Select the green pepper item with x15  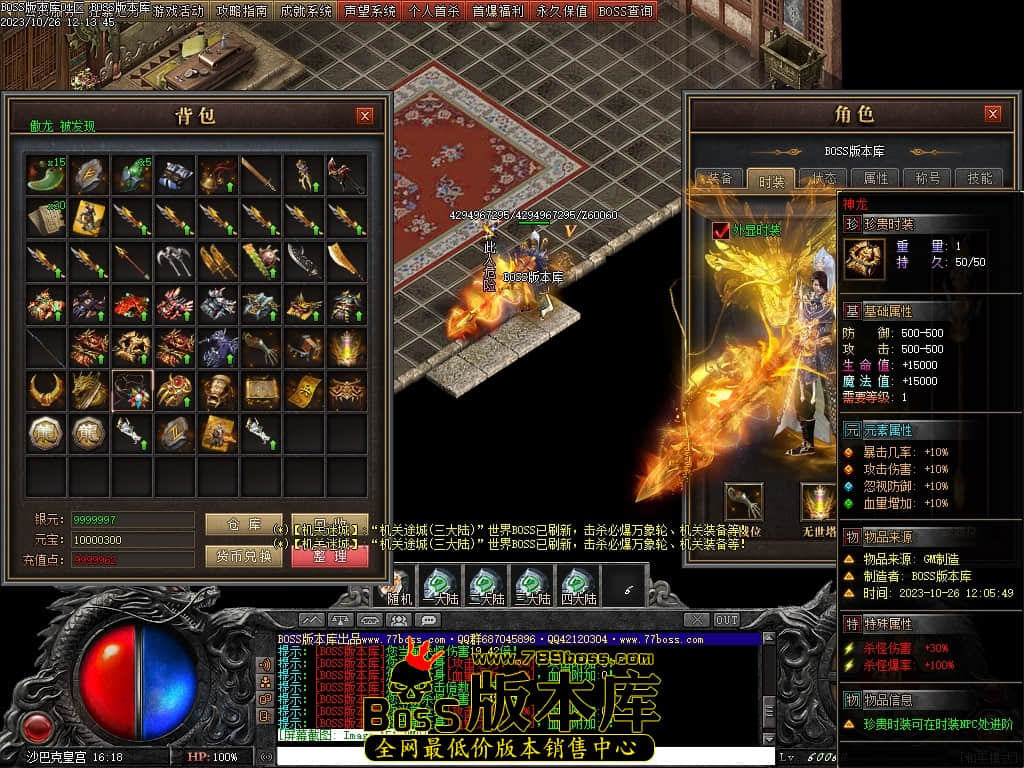click(47, 174)
